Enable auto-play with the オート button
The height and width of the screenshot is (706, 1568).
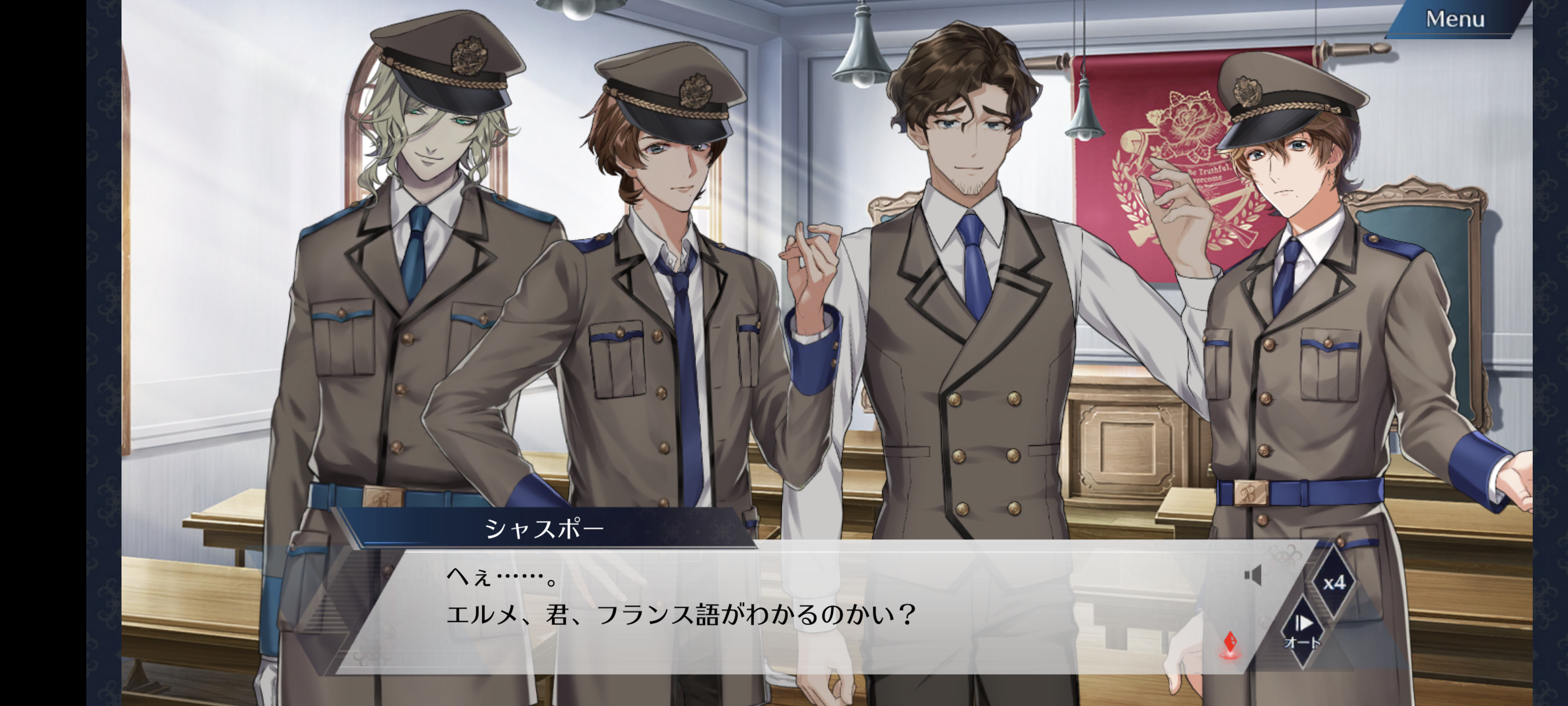1302,631
